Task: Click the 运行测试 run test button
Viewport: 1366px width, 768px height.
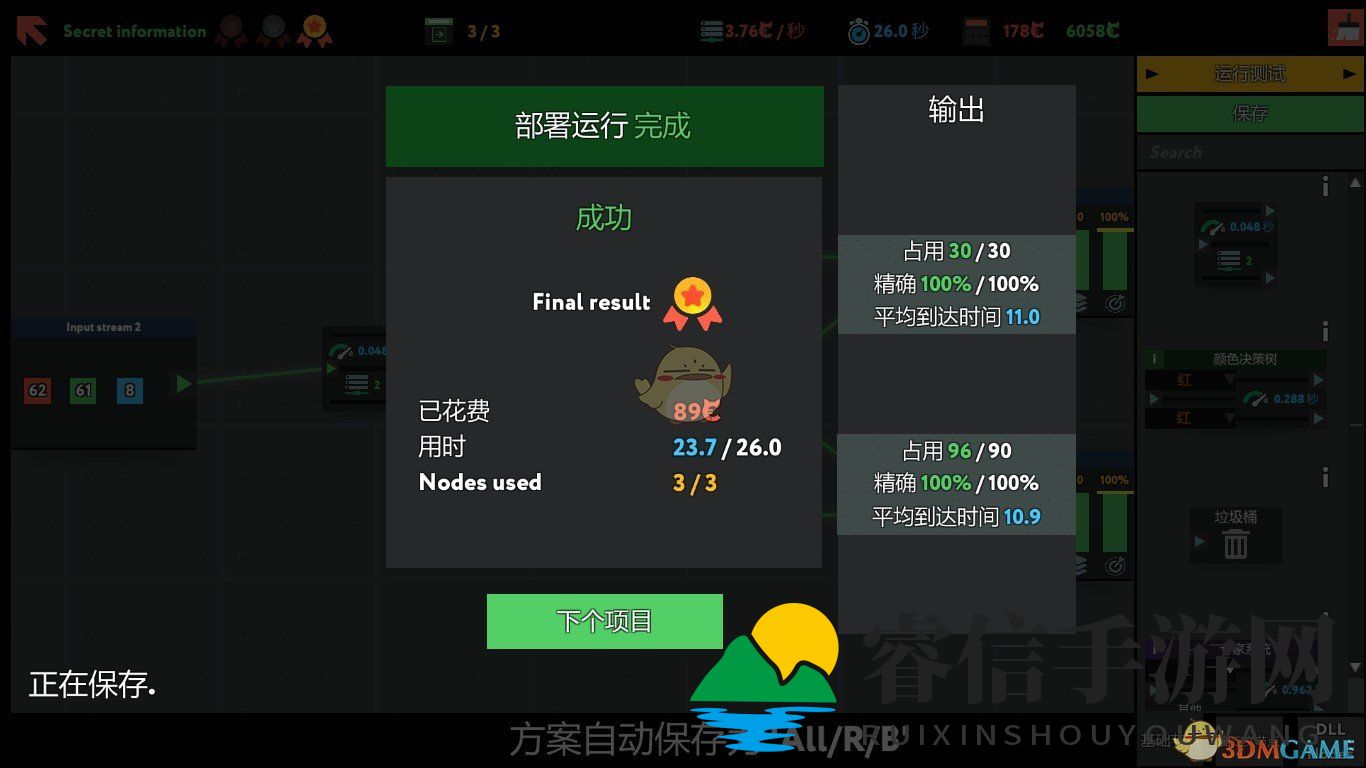Action: click(x=1249, y=73)
